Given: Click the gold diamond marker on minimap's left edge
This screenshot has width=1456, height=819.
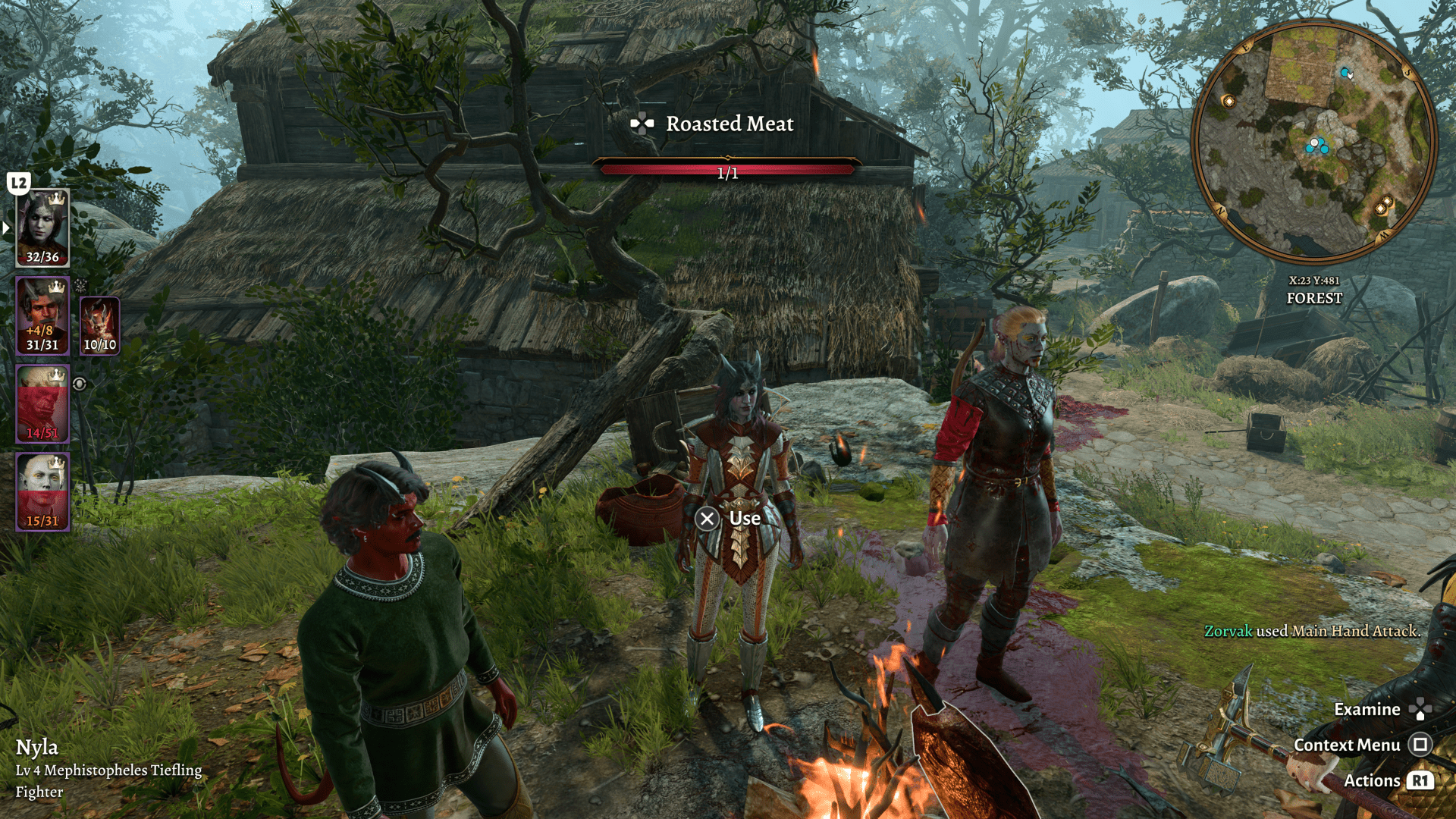Looking at the screenshot, I should pyautogui.click(x=1228, y=101).
